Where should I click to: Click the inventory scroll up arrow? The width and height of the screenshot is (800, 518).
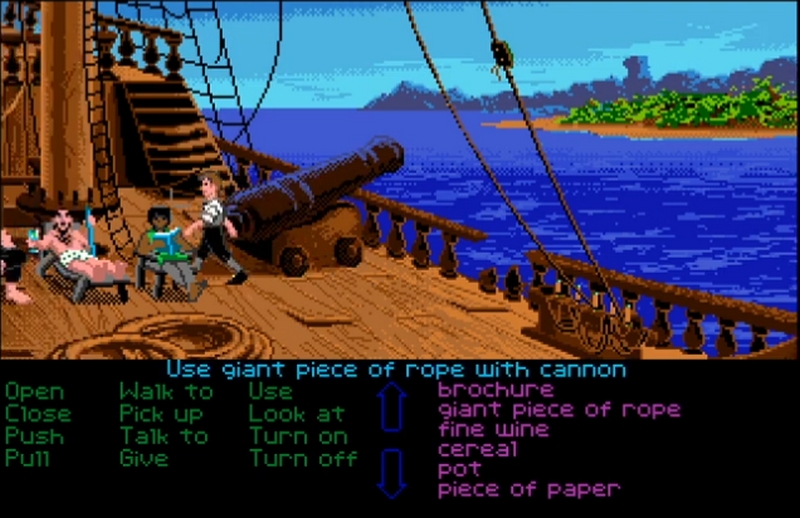(392, 407)
